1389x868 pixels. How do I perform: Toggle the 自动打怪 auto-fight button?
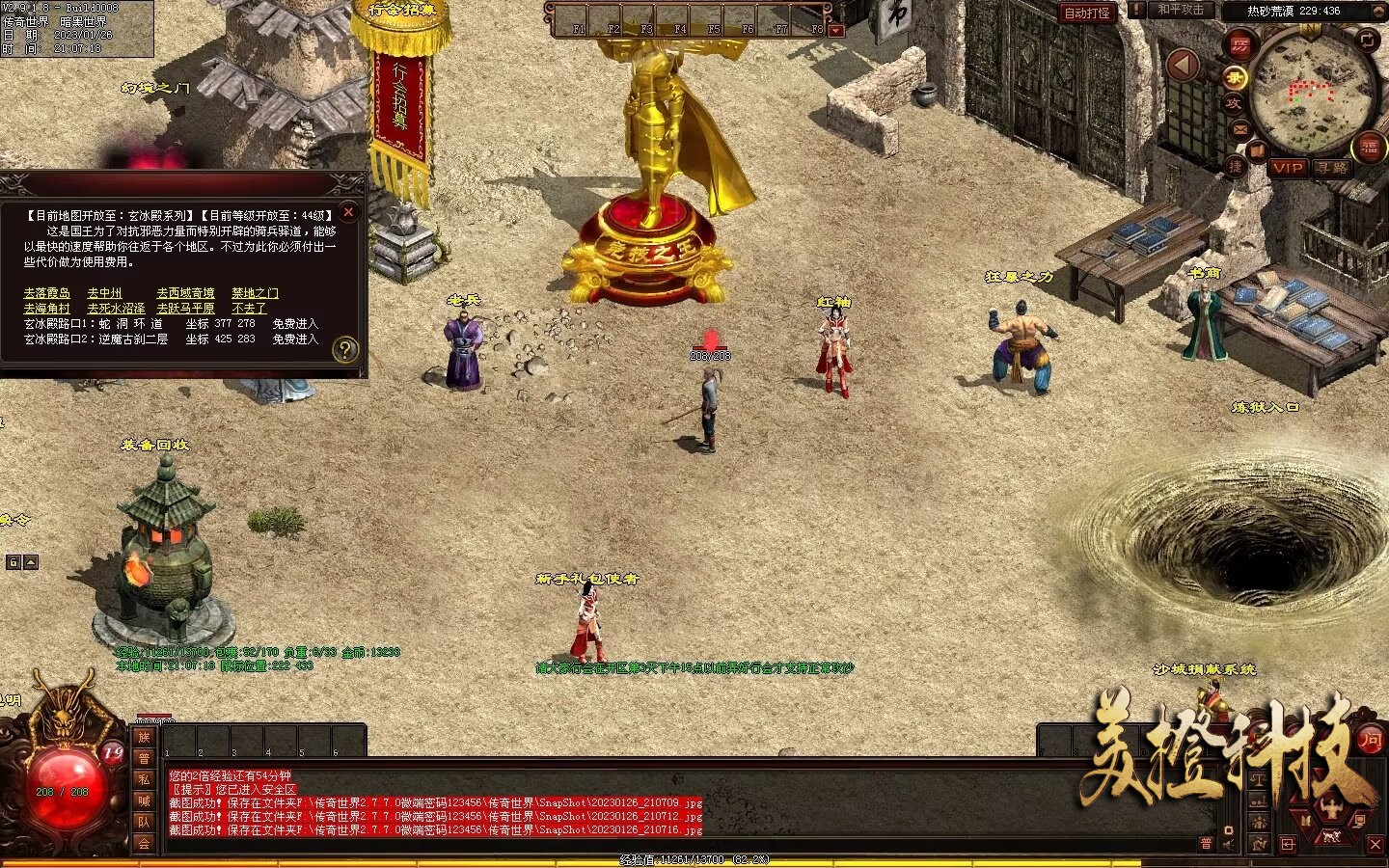point(1087,13)
